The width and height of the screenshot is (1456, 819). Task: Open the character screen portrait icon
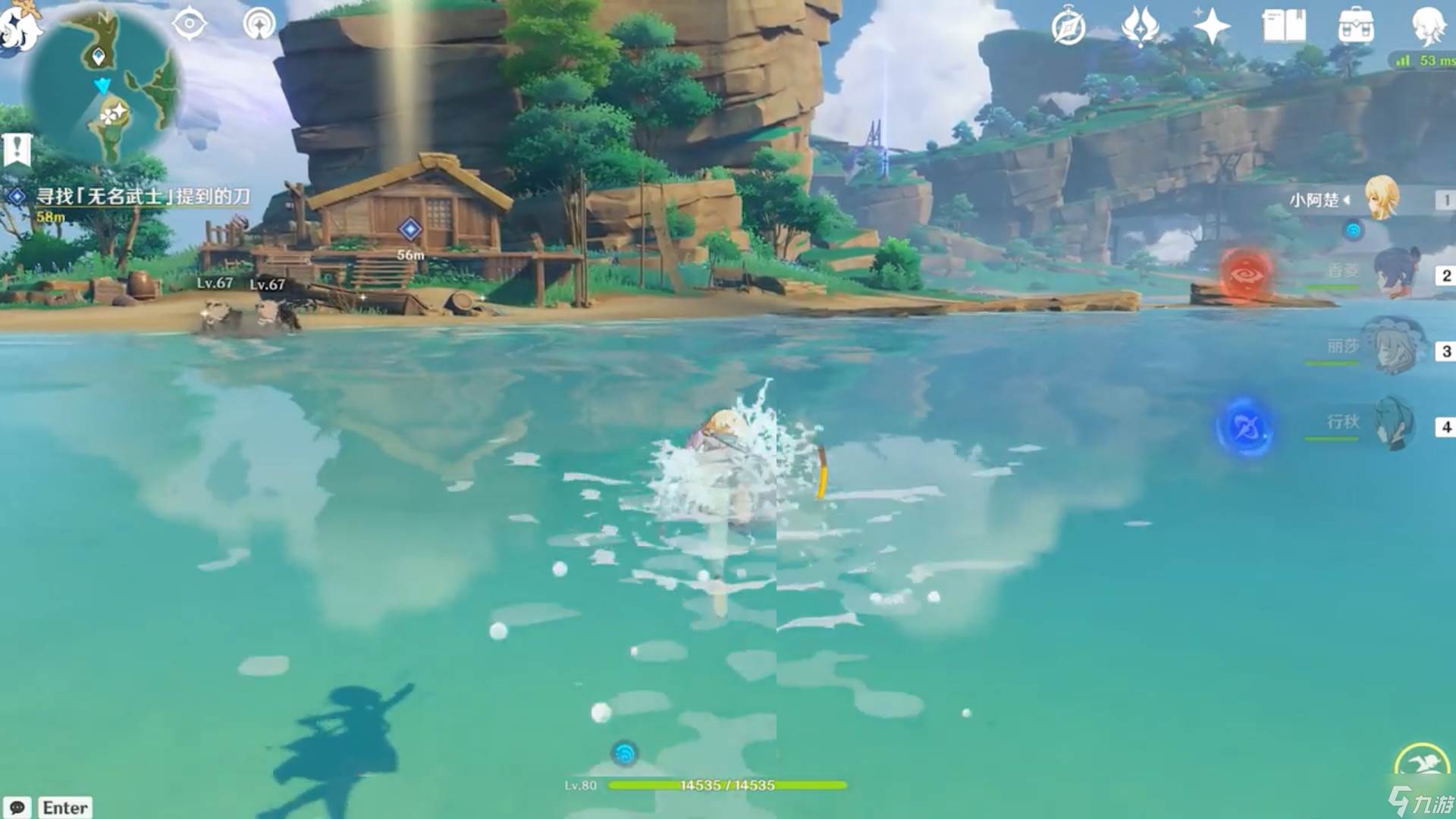pos(1428,25)
